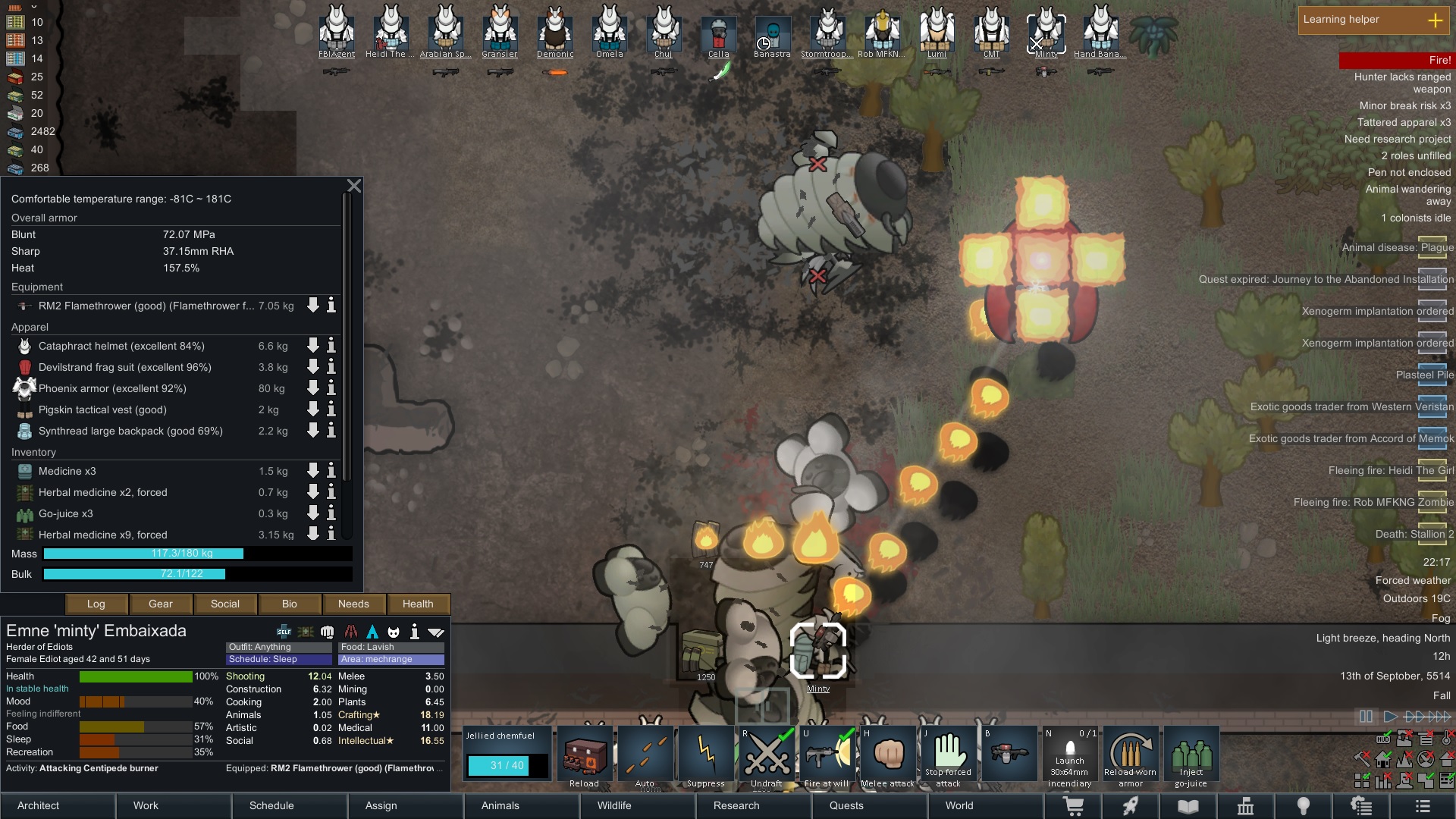
Task: Open the Food Lavish dropdown
Action: 391,647
